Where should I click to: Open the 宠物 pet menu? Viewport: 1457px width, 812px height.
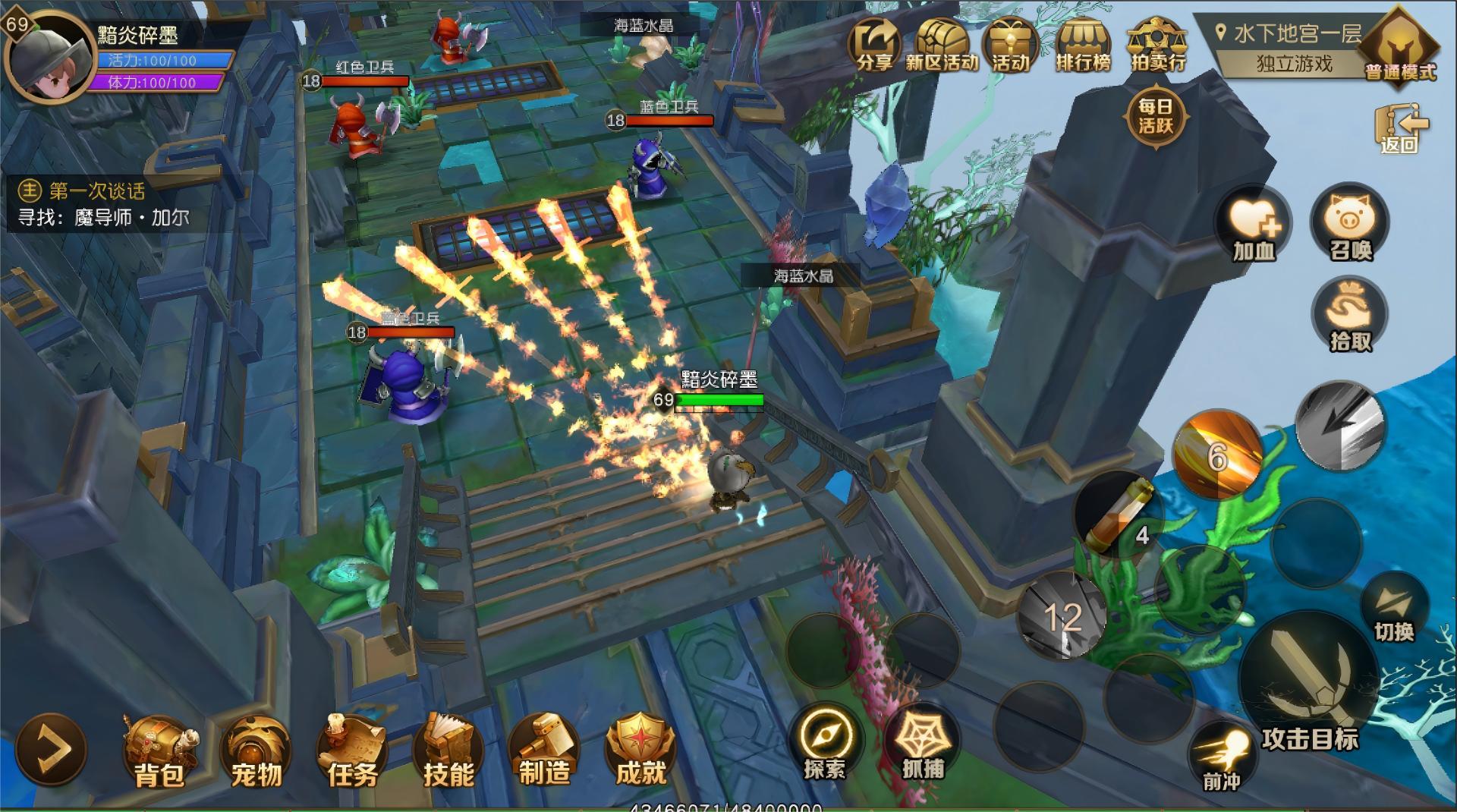point(256,751)
